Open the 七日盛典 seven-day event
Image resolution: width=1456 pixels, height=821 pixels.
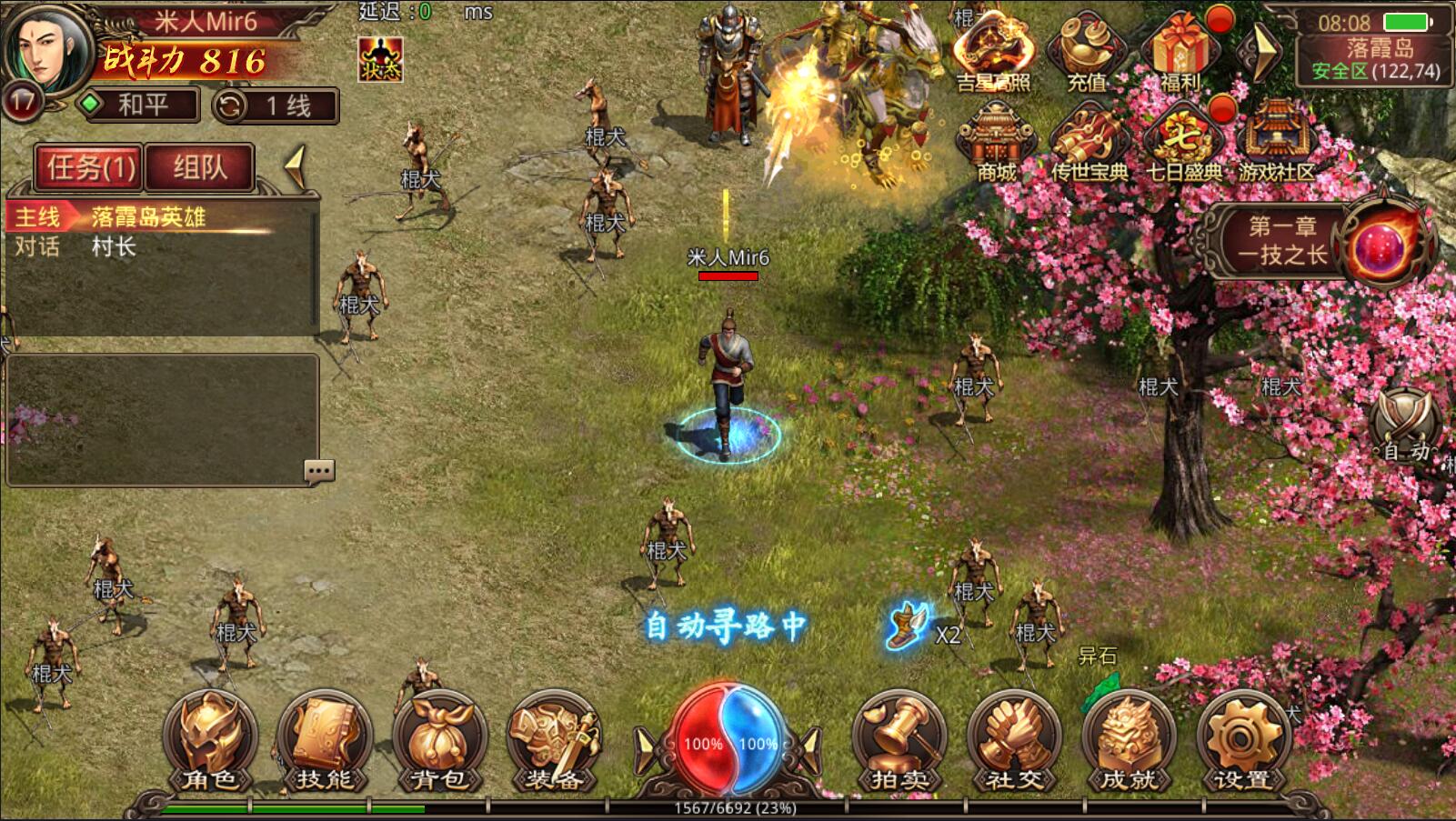pyautogui.click(x=1182, y=143)
